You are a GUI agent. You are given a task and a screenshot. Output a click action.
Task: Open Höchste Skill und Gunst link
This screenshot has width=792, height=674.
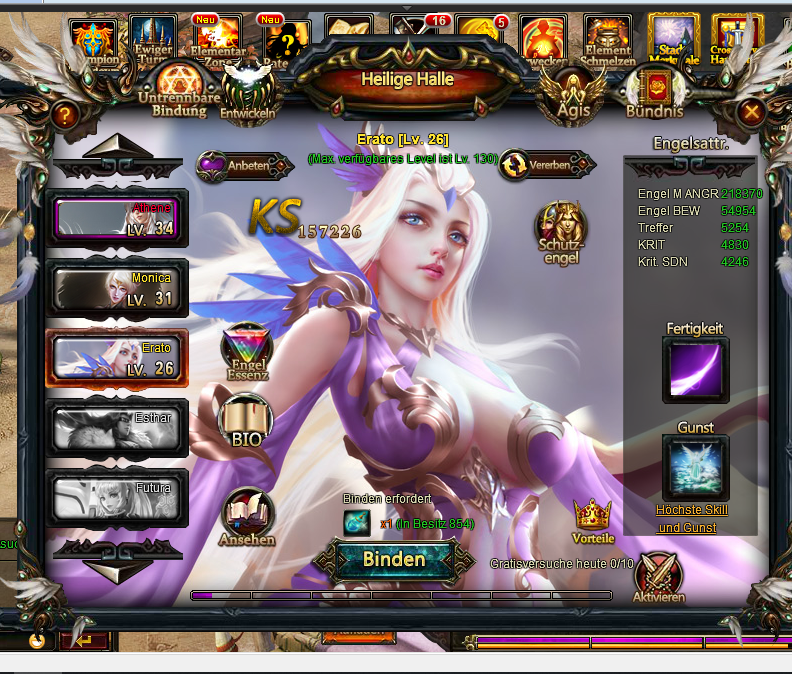pyautogui.click(x=692, y=518)
